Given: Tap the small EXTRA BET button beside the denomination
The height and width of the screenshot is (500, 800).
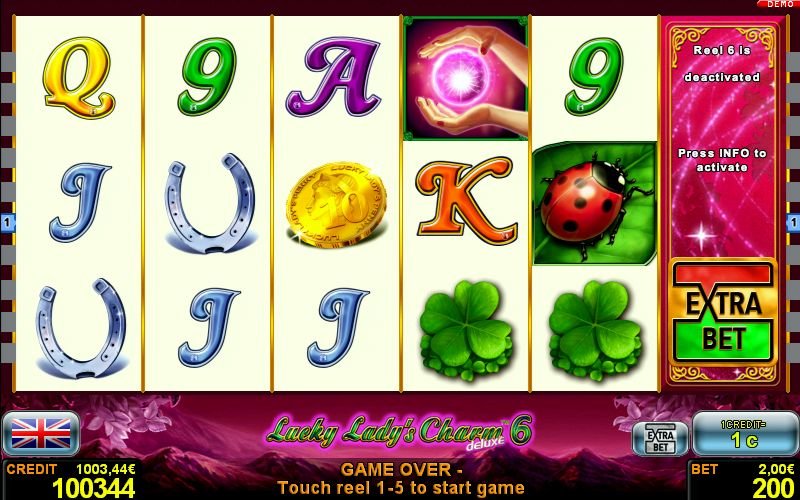Looking at the screenshot, I should 660,438.
